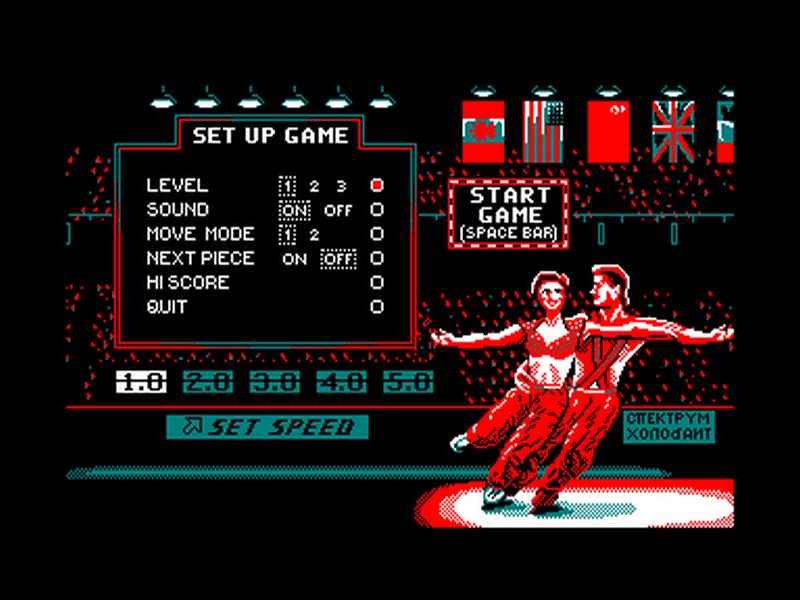Pick the 4.0 speed box

tap(341, 381)
